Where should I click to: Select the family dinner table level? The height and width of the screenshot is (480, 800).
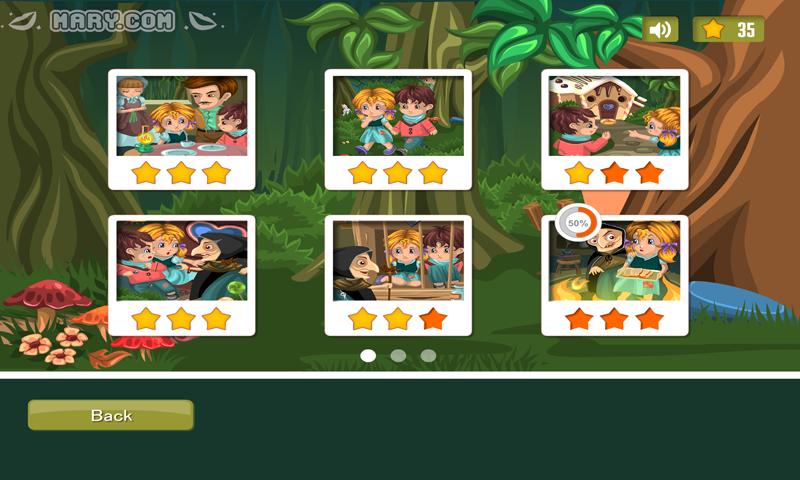point(181,117)
